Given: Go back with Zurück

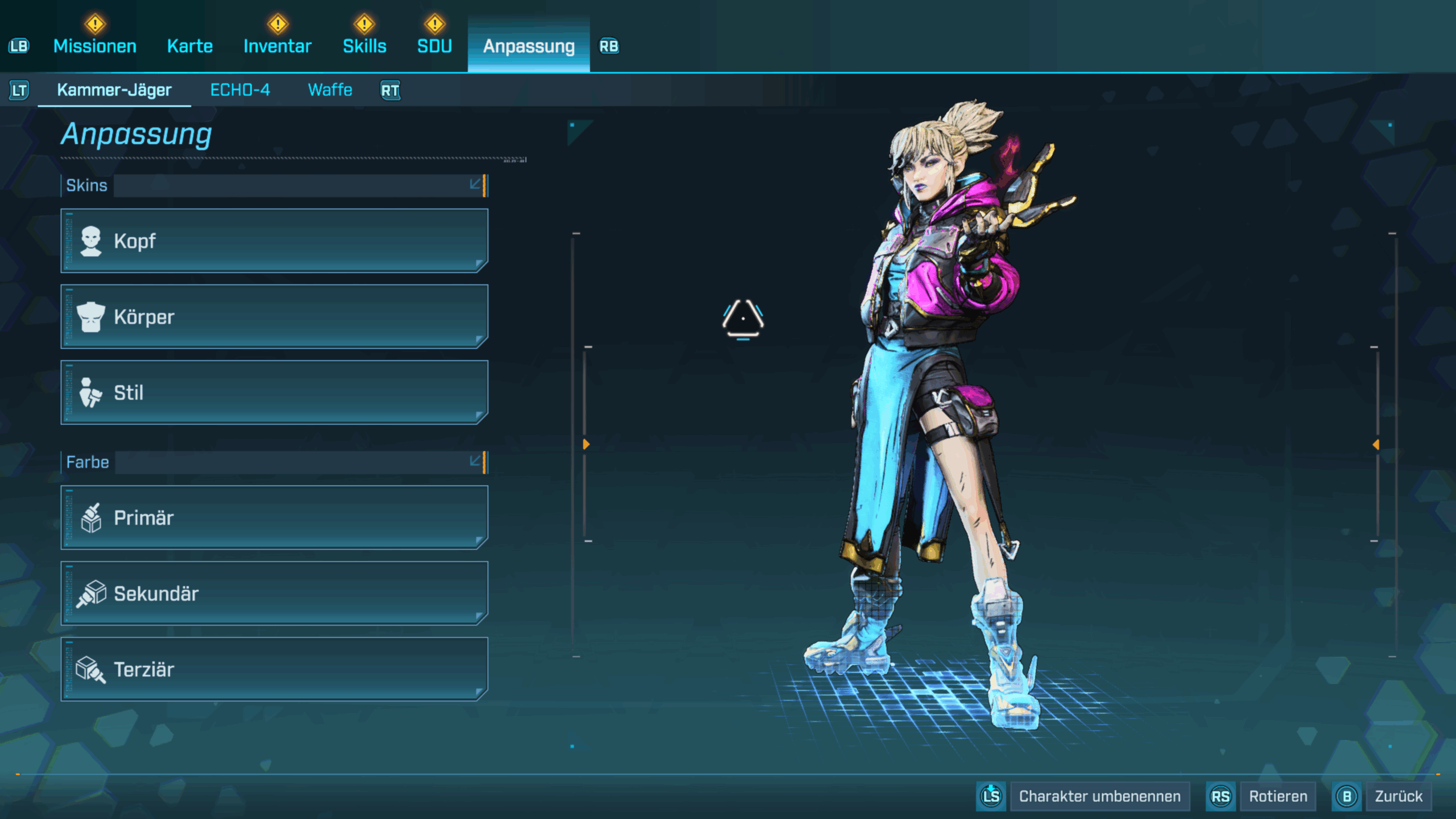Looking at the screenshot, I should [1398, 796].
